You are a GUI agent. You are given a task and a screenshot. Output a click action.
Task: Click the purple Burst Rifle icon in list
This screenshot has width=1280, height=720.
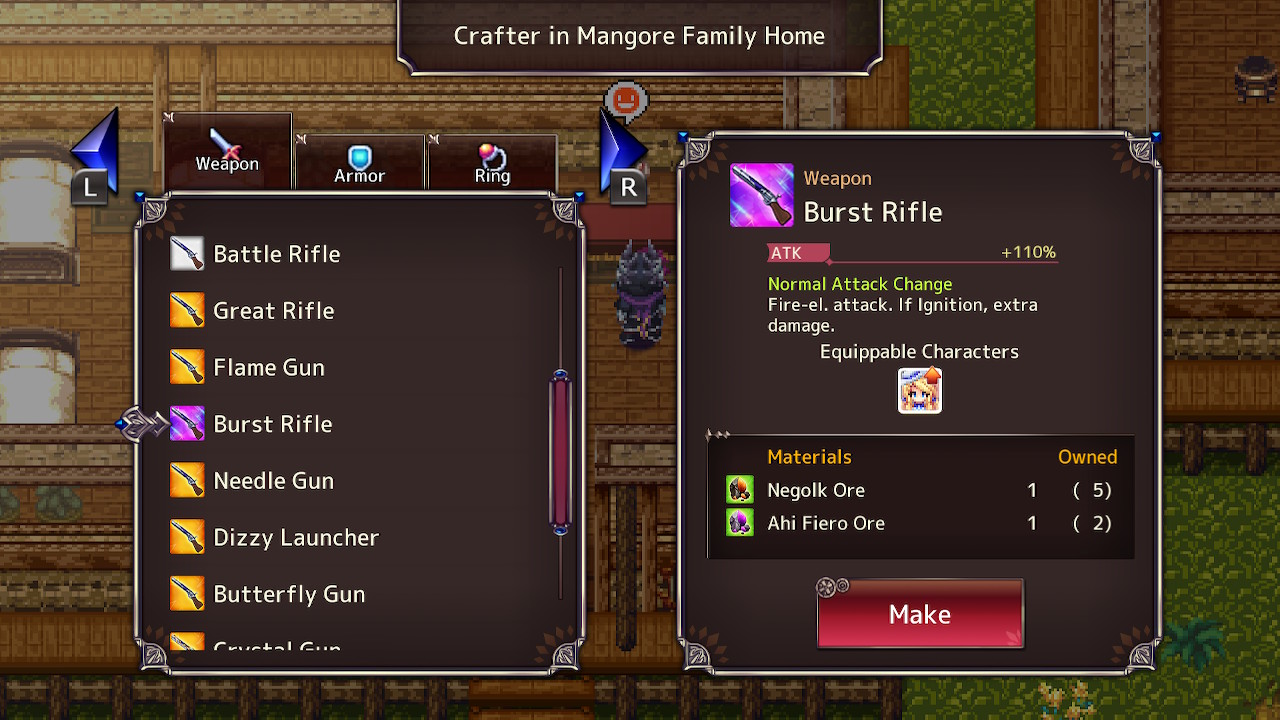(185, 423)
